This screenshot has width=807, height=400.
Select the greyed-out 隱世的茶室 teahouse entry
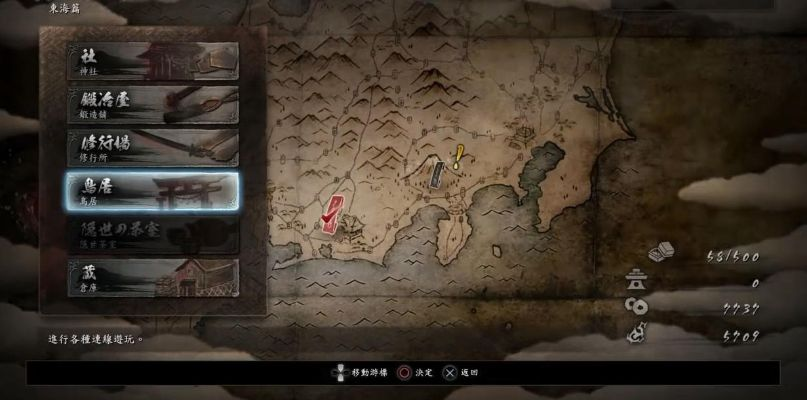click(152, 234)
